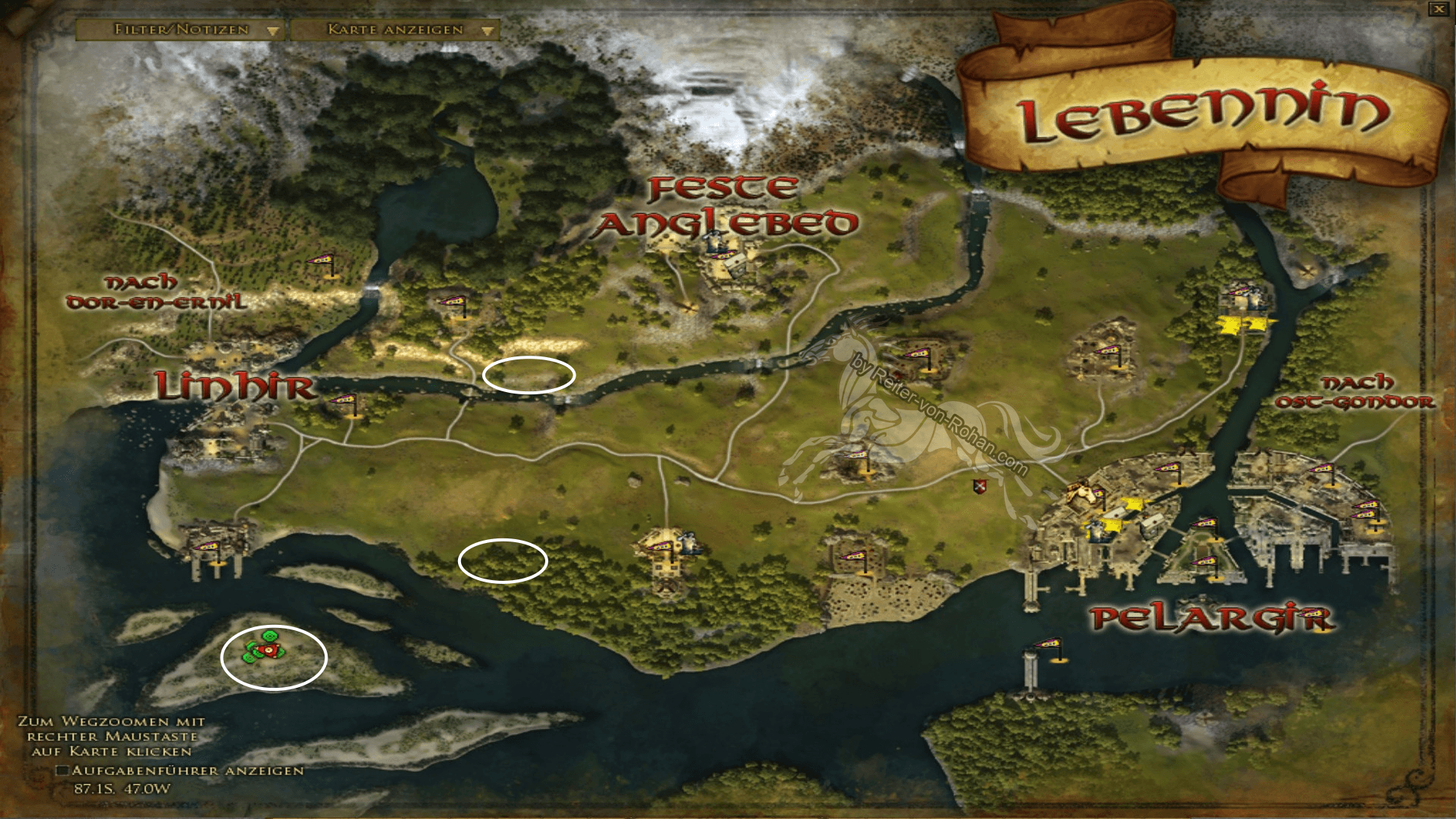Expand the Karte anzeigen dropdown arrow
Image resolution: width=1456 pixels, height=819 pixels.
(486, 31)
